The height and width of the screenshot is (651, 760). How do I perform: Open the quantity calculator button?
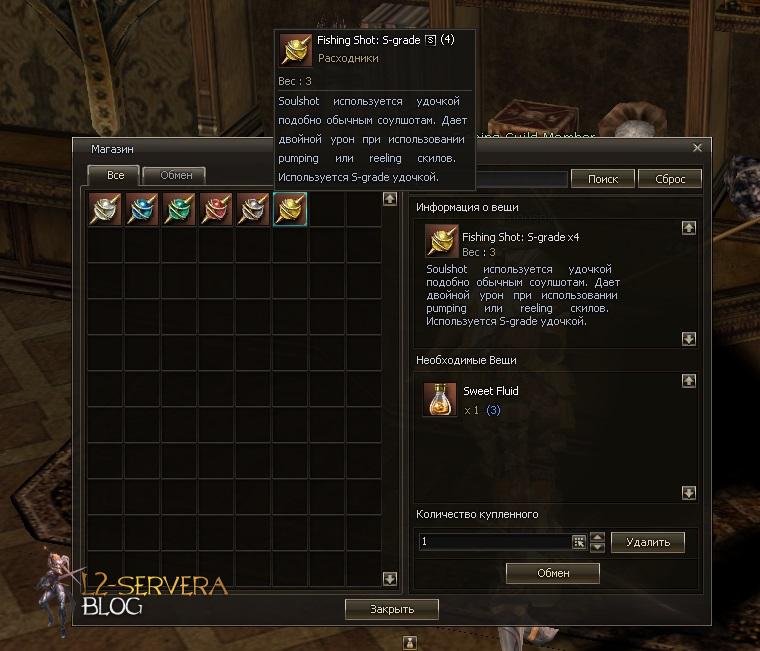point(579,542)
